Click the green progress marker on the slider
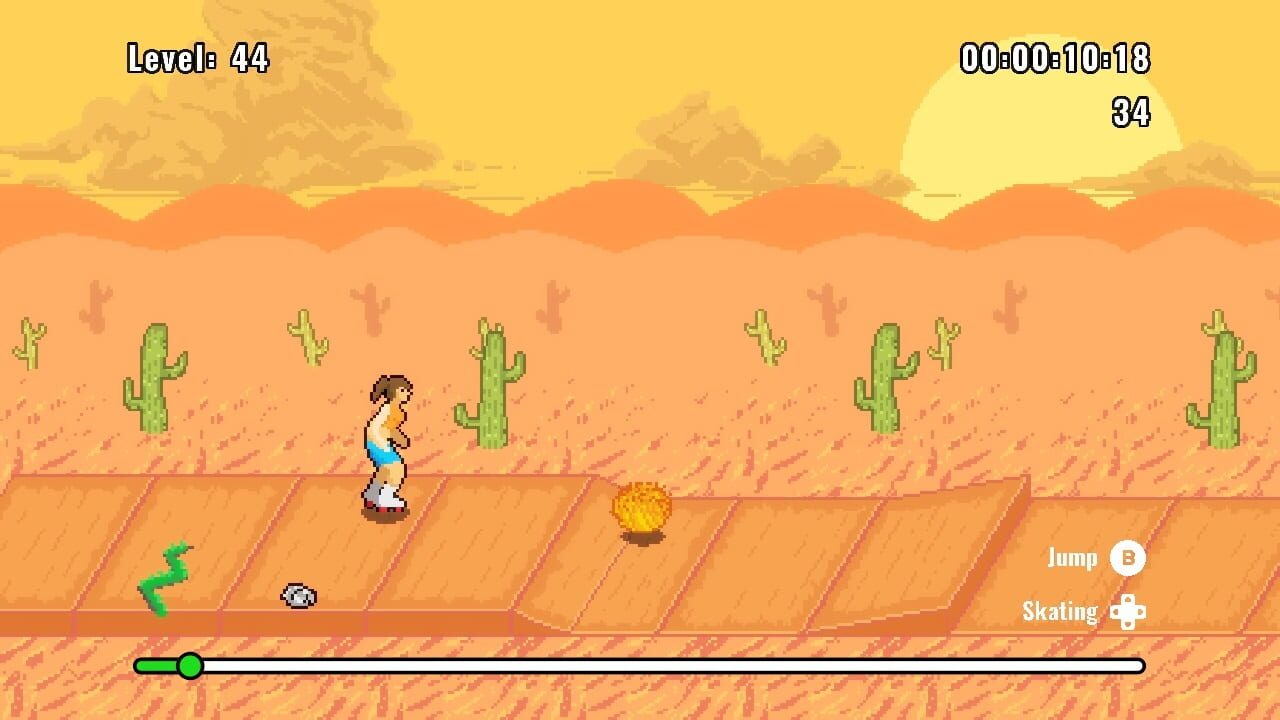This screenshot has height=720, width=1280. 190,663
